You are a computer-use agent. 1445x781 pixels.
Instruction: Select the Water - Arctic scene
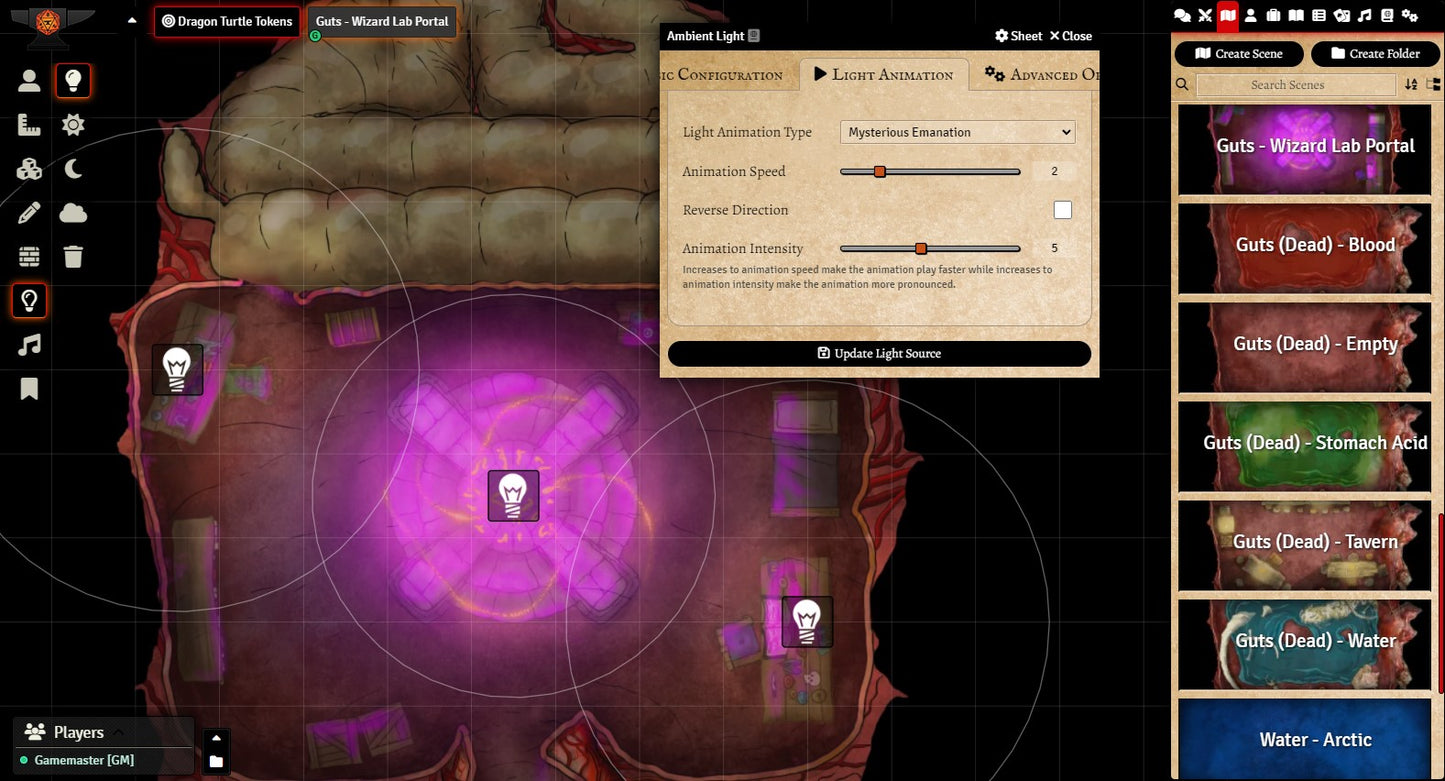point(1305,740)
